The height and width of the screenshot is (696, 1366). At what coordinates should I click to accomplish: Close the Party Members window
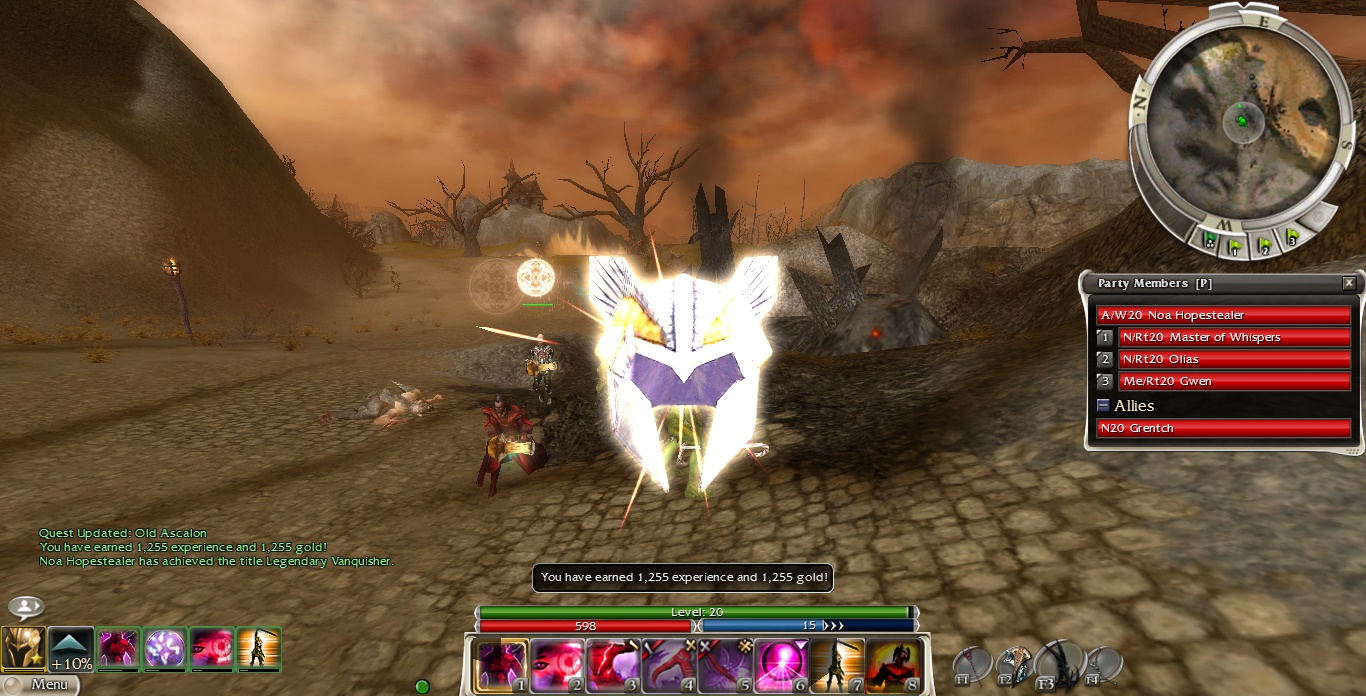click(1349, 283)
